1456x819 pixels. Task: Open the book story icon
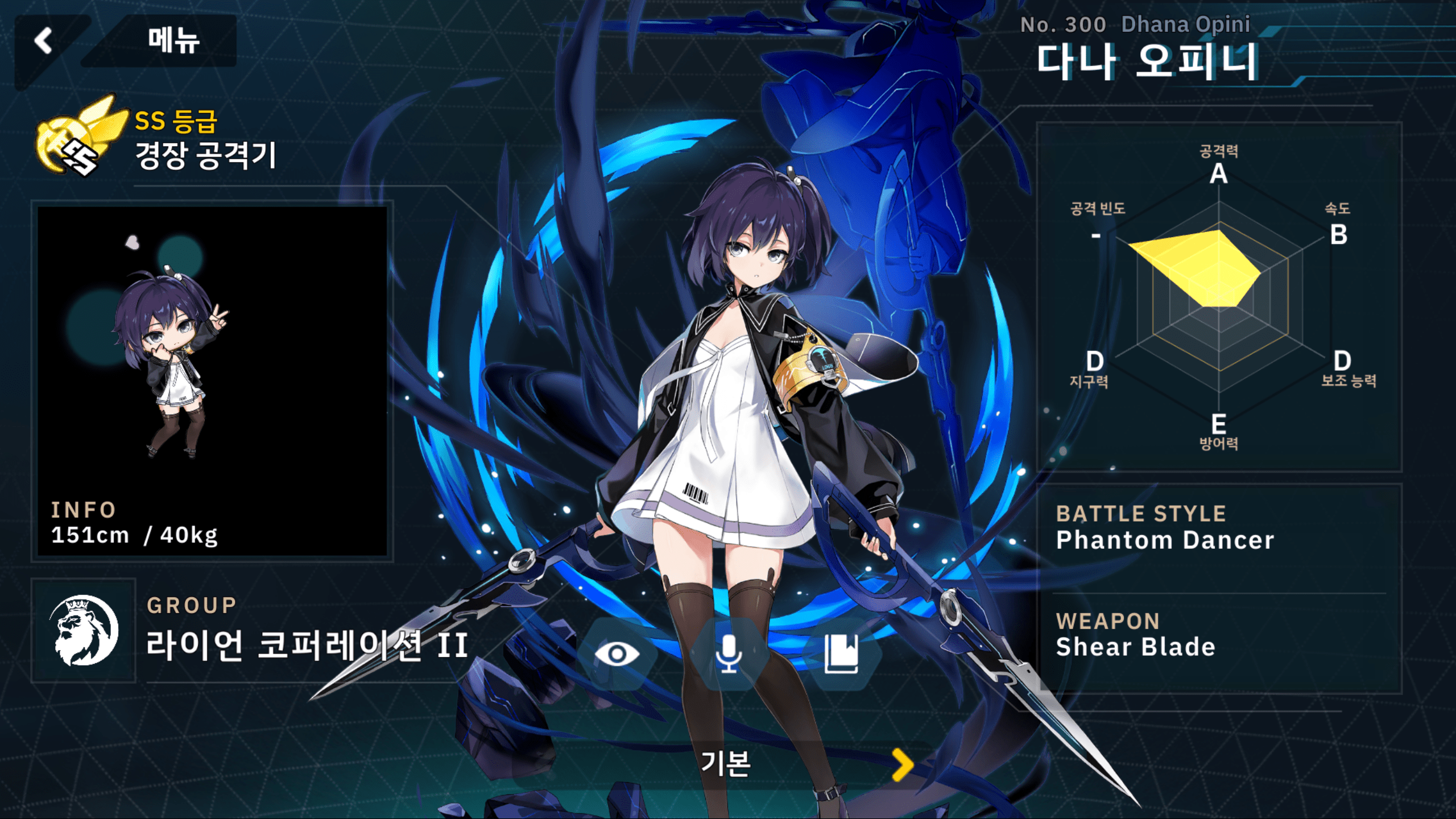pyautogui.click(x=841, y=654)
